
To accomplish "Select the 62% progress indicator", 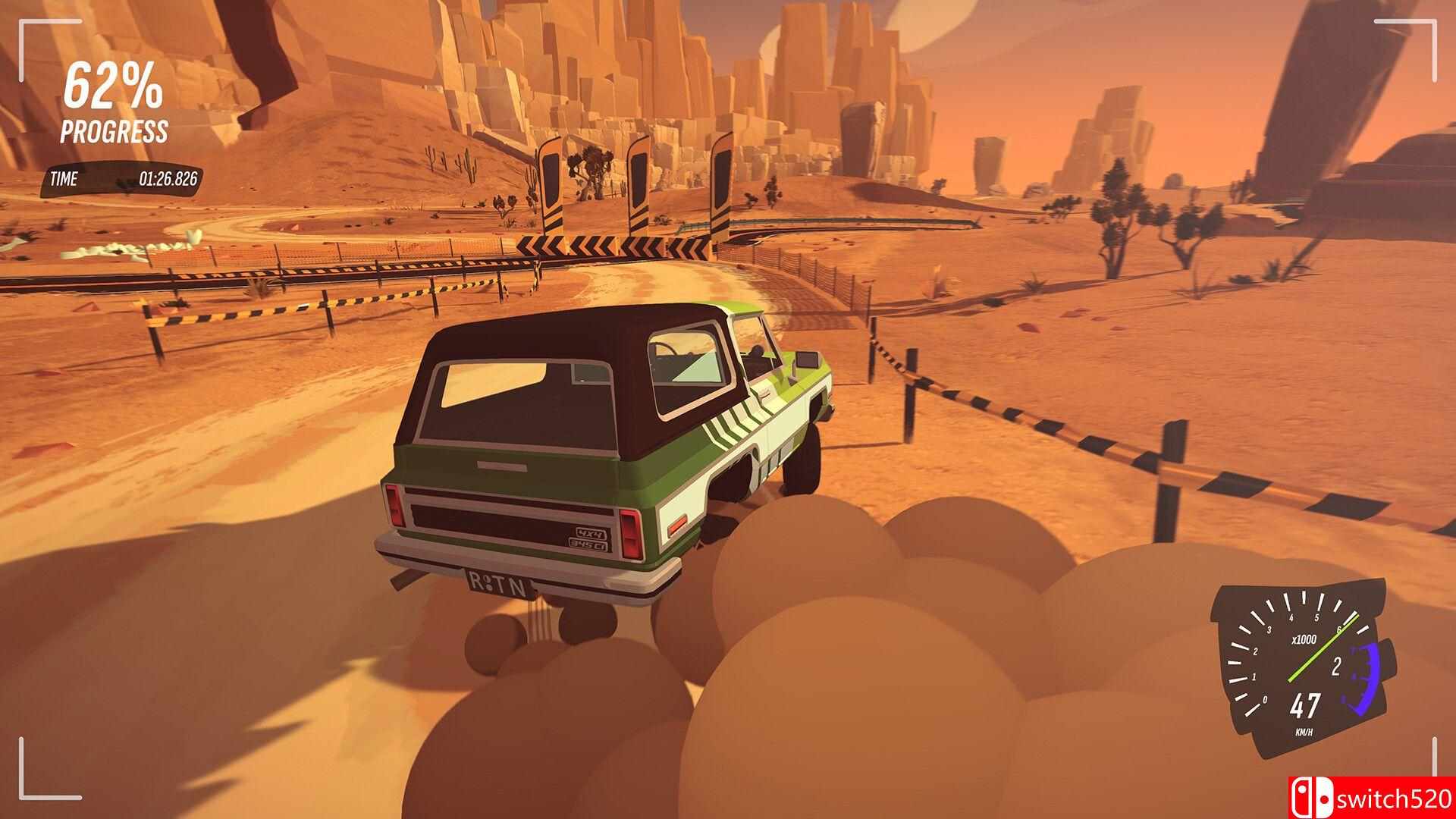I will point(112,87).
